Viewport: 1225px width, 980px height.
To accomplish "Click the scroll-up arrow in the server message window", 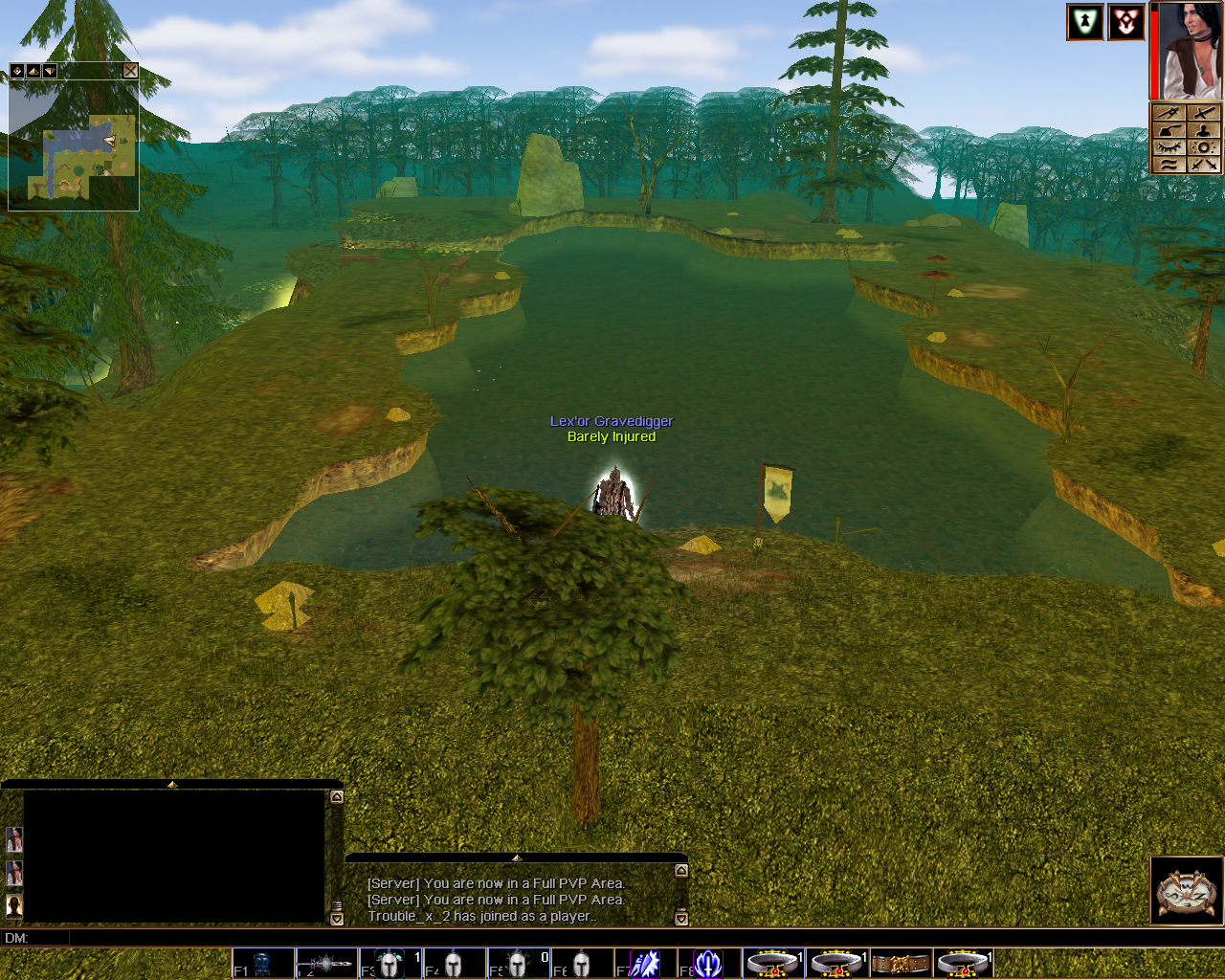I will click(x=681, y=871).
